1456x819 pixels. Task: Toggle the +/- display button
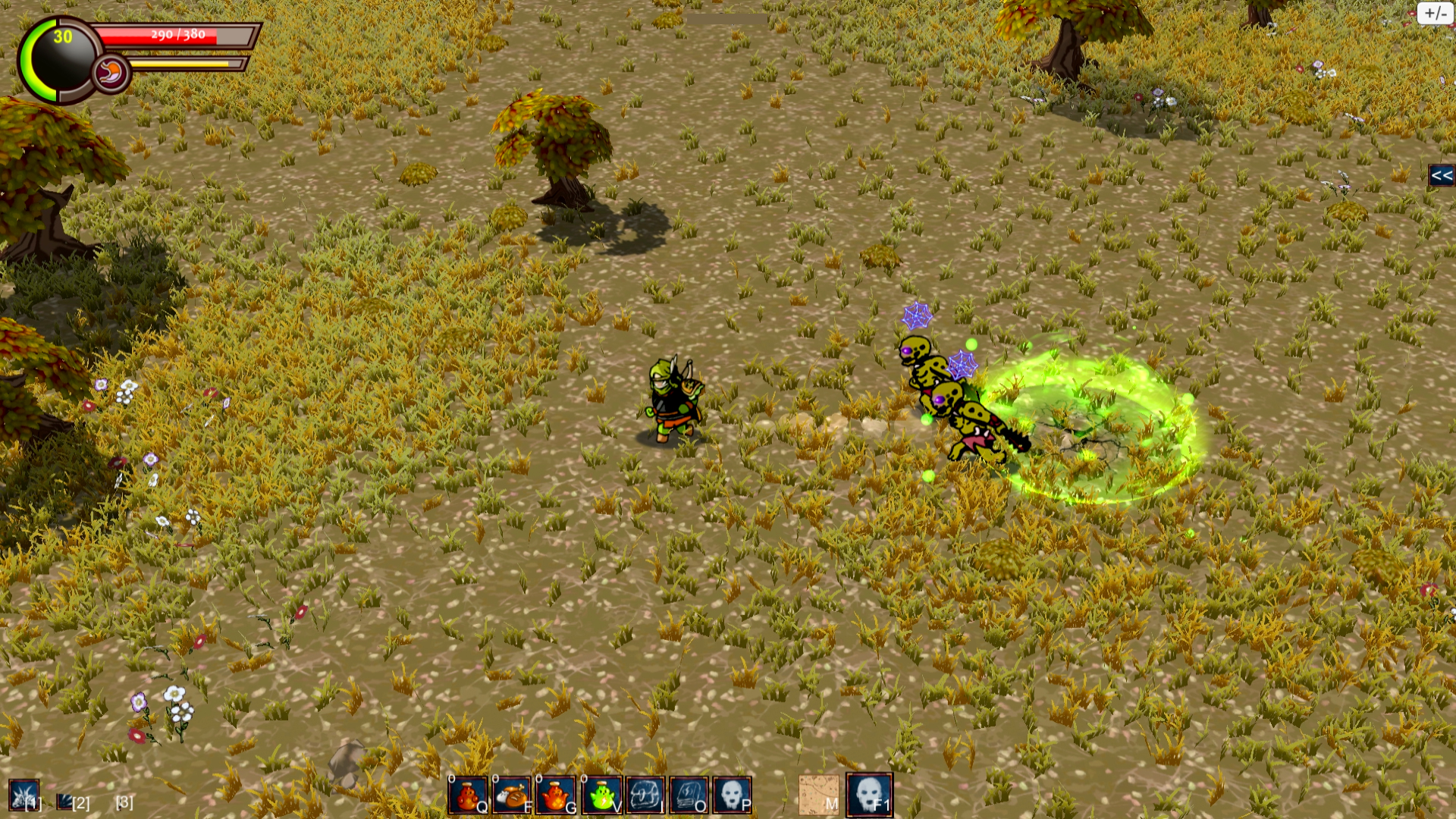pos(1436,12)
